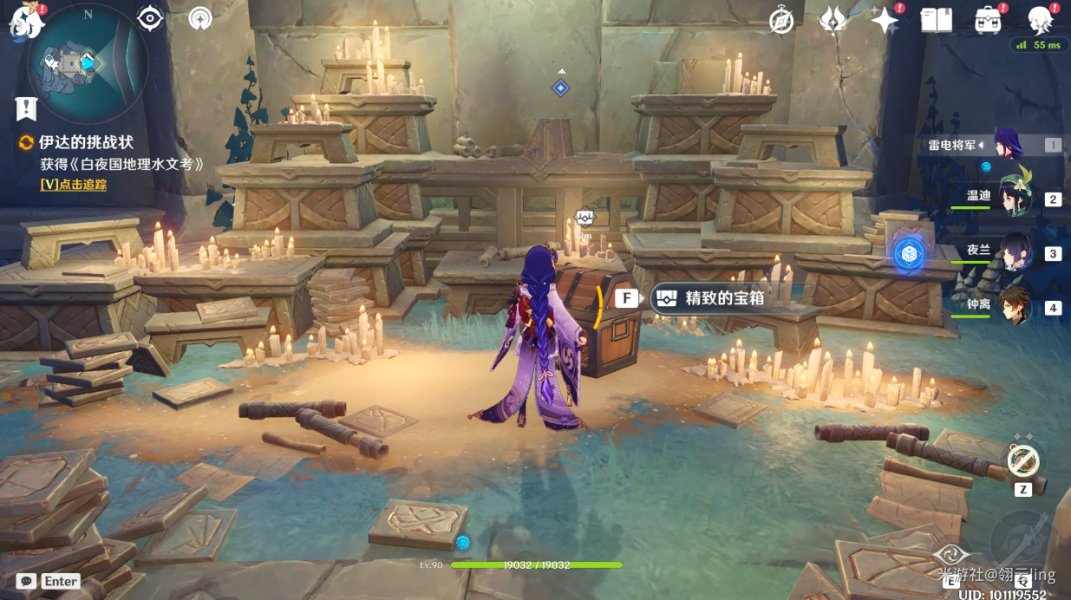The width and height of the screenshot is (1071, 600).
Task: Open the winged battle pass icon
Action: click(833, 20)
